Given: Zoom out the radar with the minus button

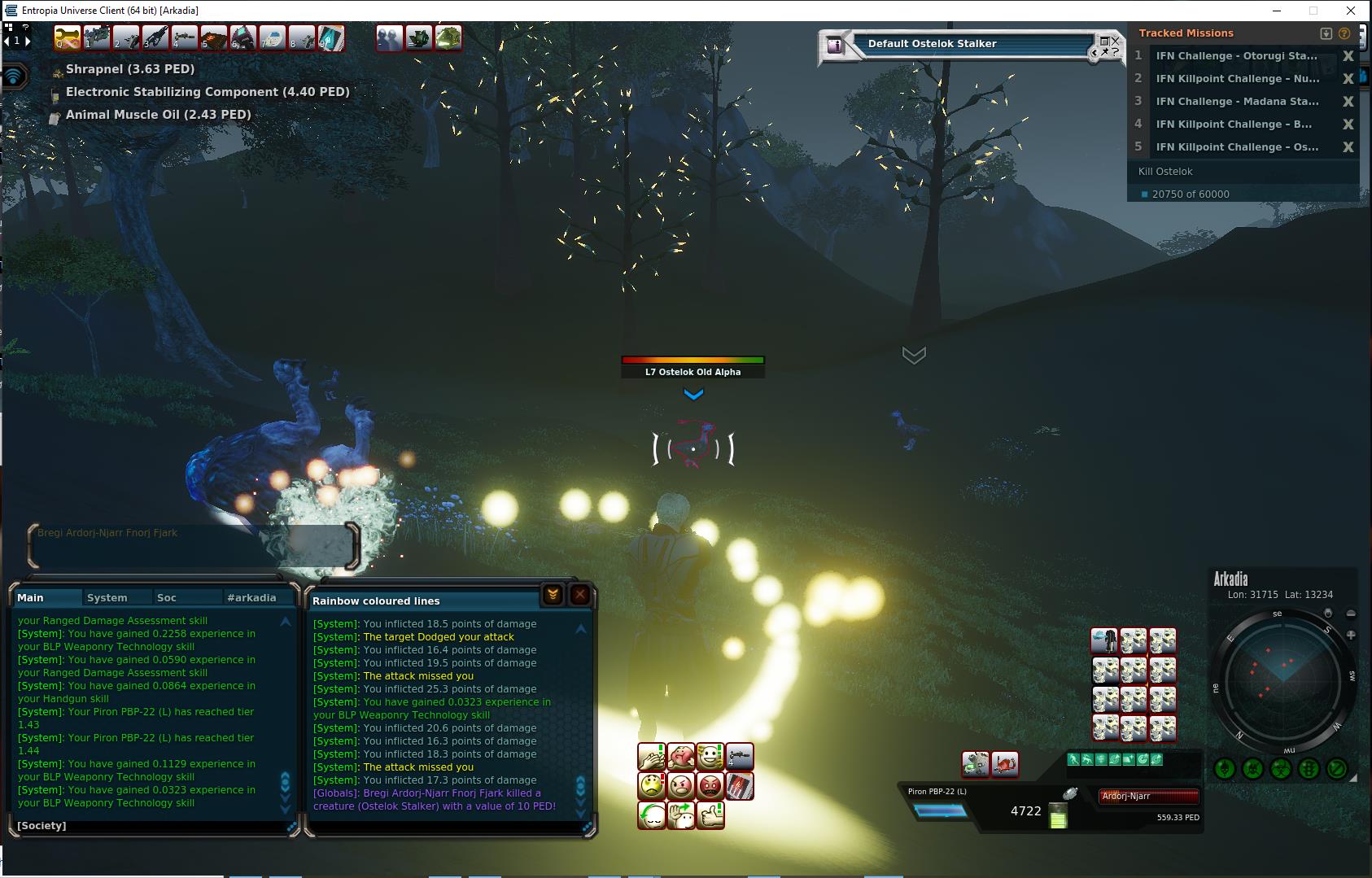Looking at the screenshot, I should point(1351,614).
